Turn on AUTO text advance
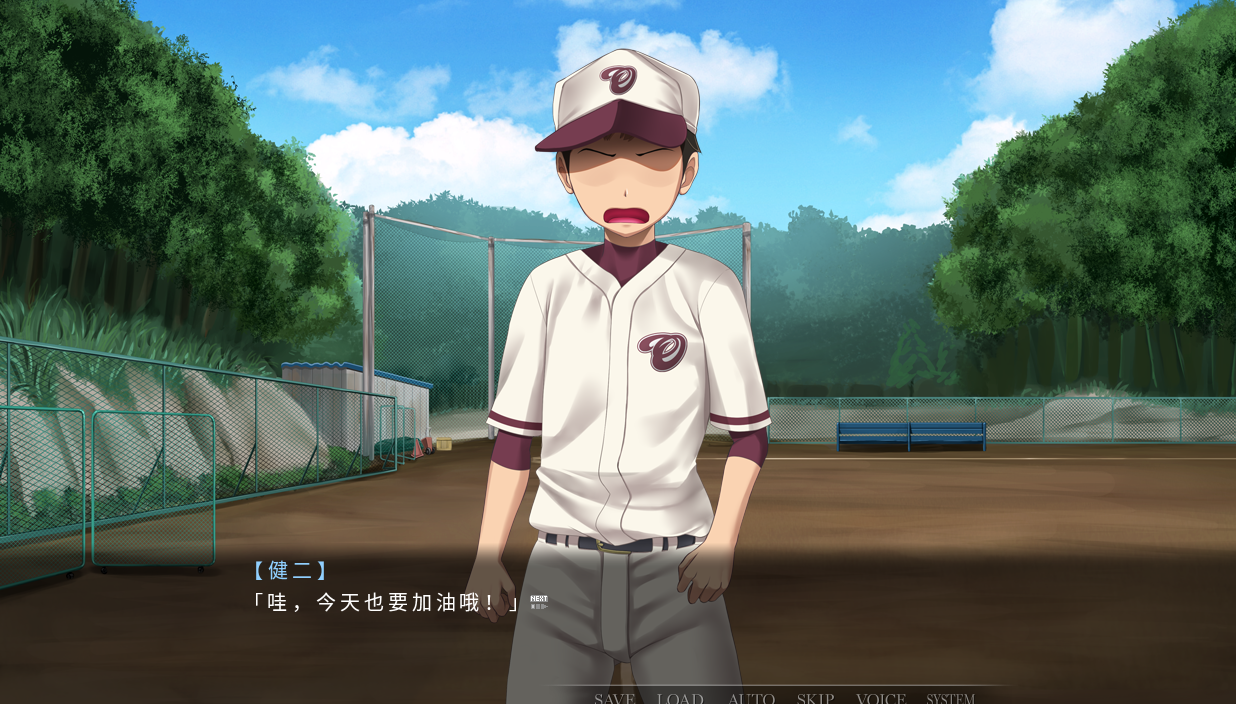Viewport: 1236px width, 704px height. coord(751,698)
